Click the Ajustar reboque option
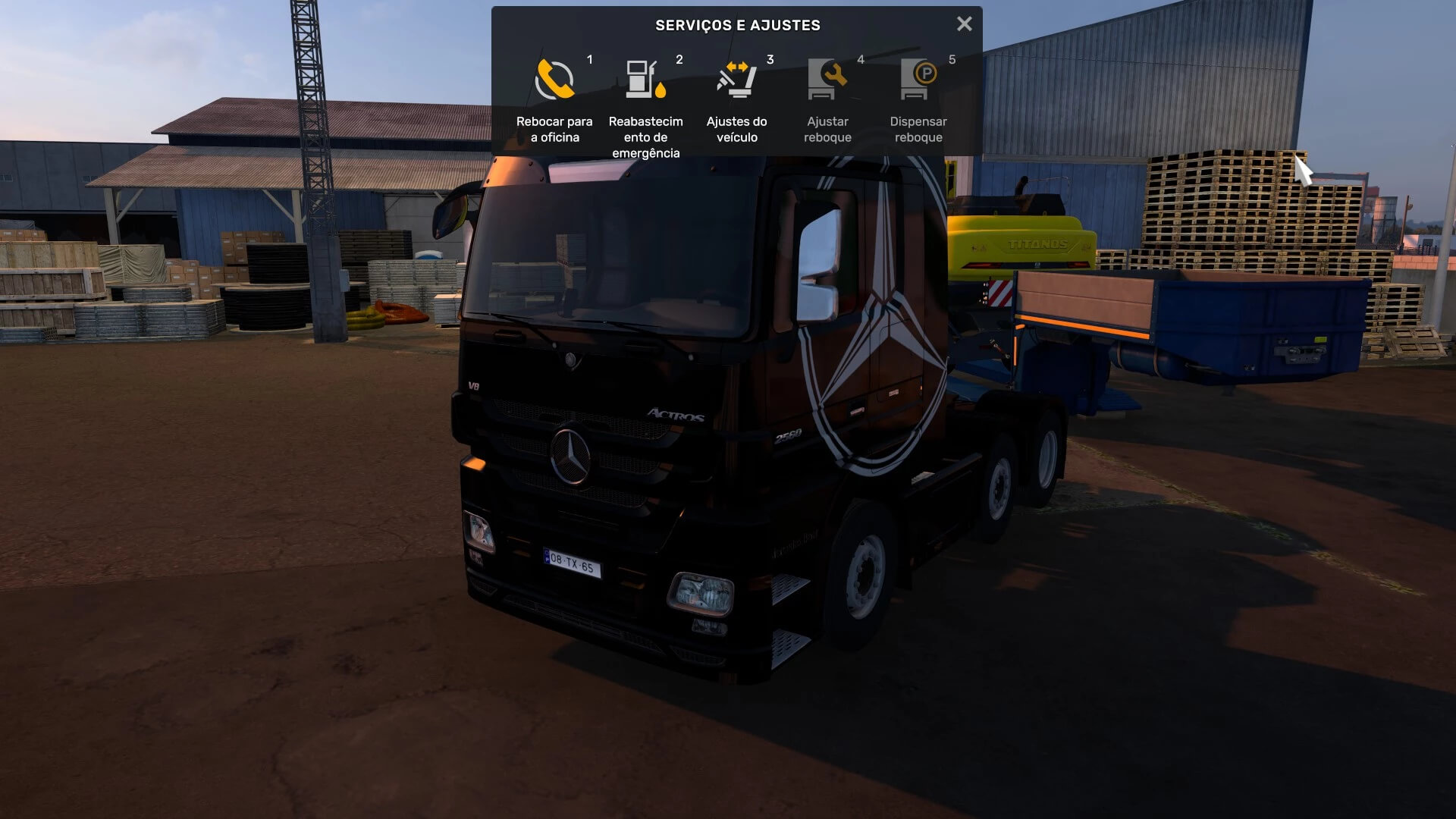Image resolution: width=1456 pixels, height=819 pixels. (827, 99)
